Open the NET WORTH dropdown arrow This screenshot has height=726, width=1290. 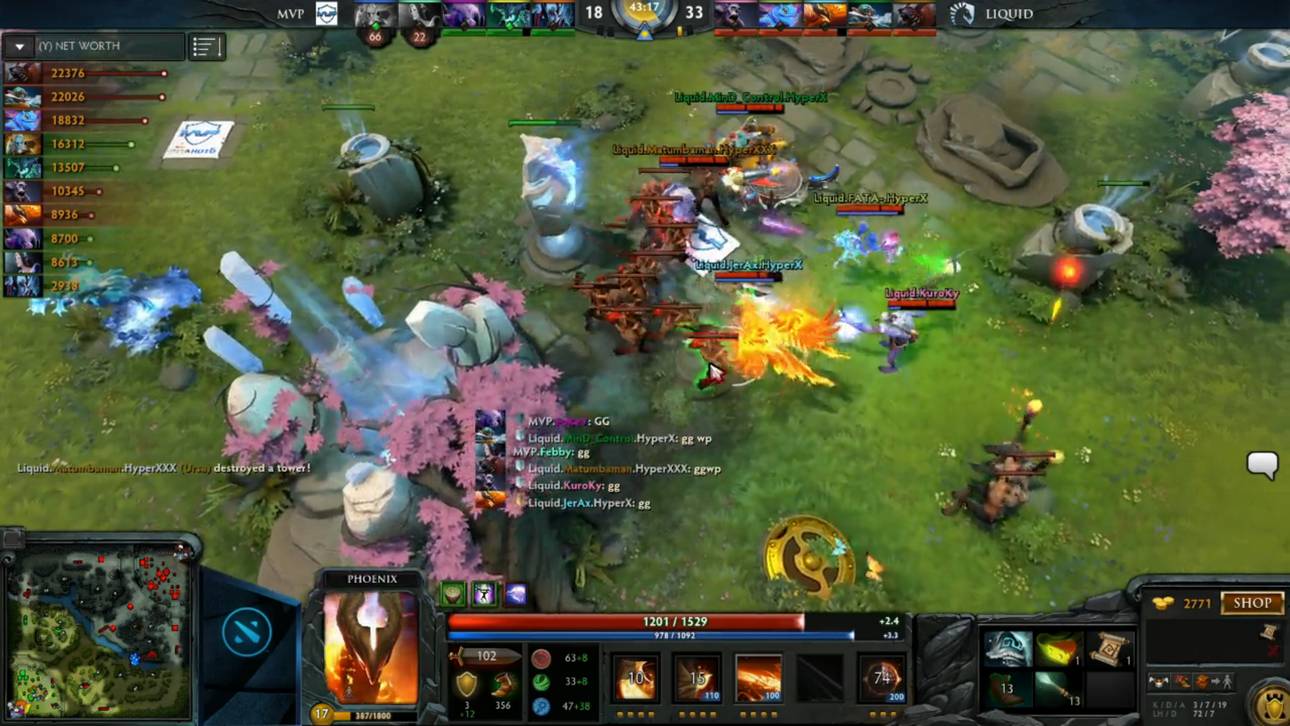point(17,46)
